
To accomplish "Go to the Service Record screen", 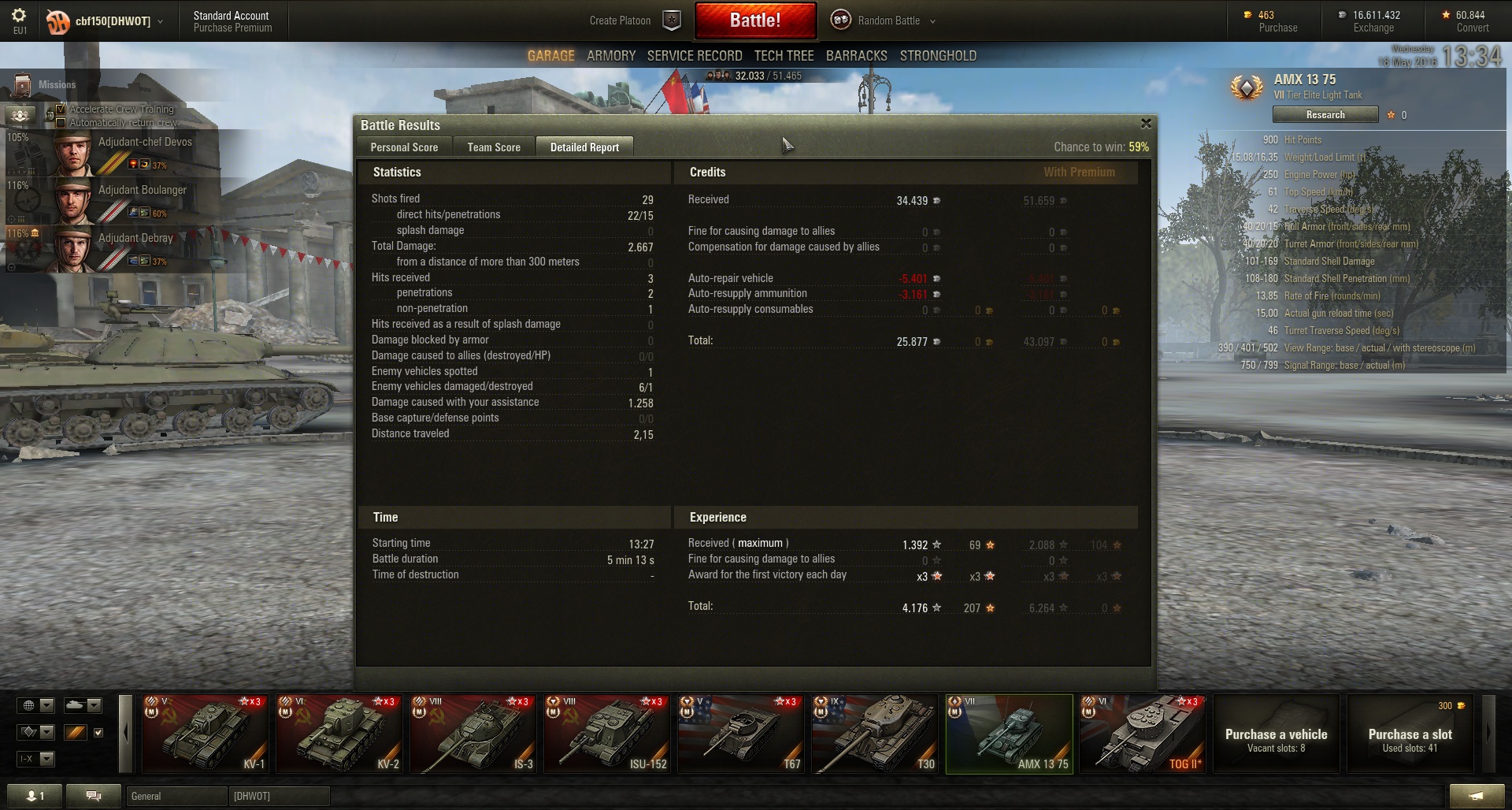I will 695,56.
